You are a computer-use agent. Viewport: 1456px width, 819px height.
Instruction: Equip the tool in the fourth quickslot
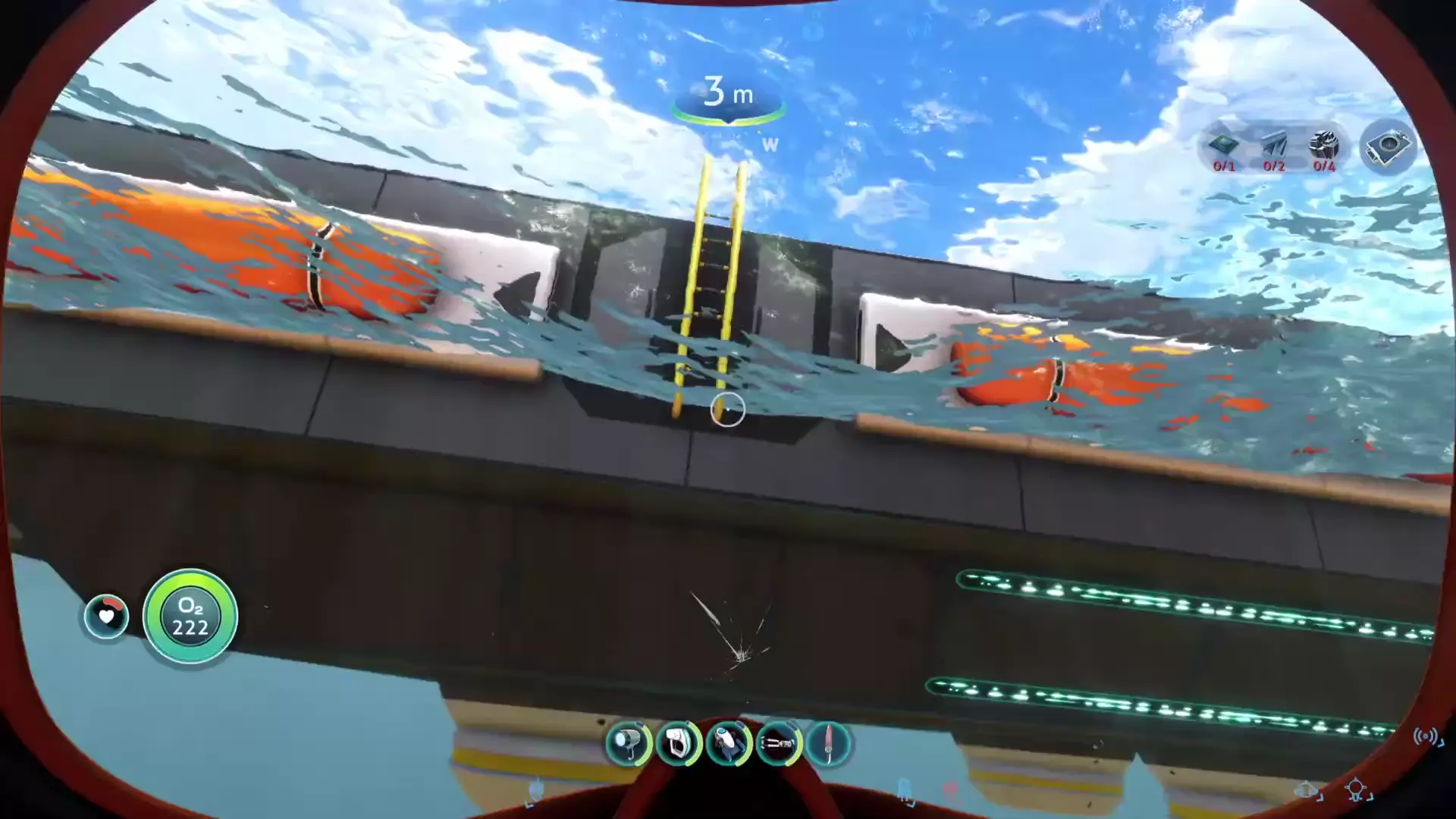(778, 744)
